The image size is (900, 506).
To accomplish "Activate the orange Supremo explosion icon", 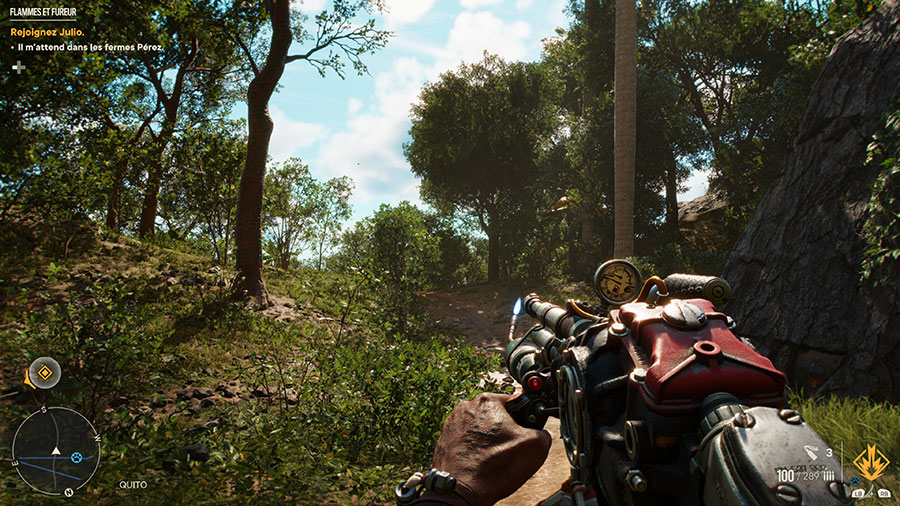I will [870, 462].
